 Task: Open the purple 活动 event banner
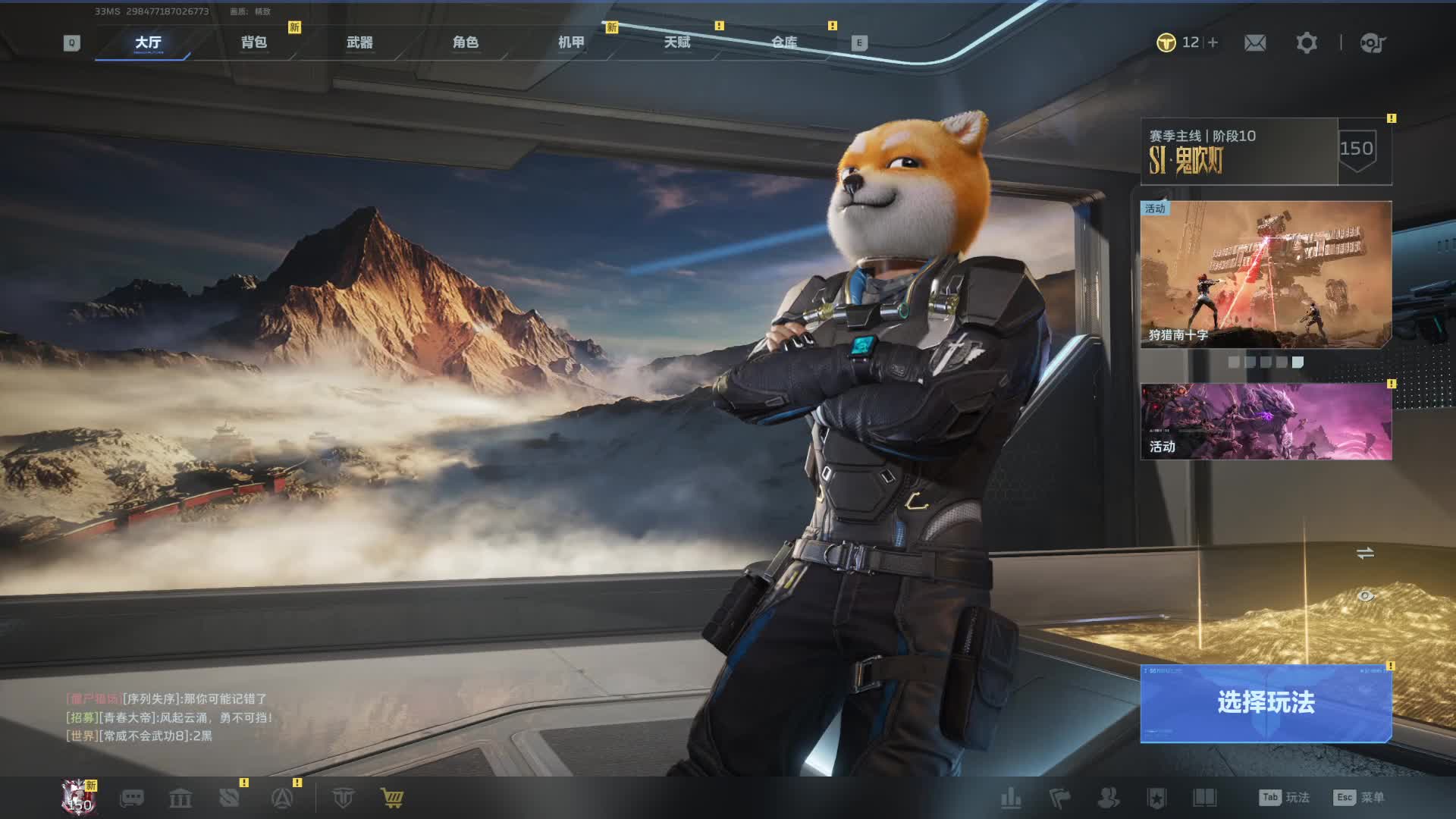click(x=1266, y=422)
